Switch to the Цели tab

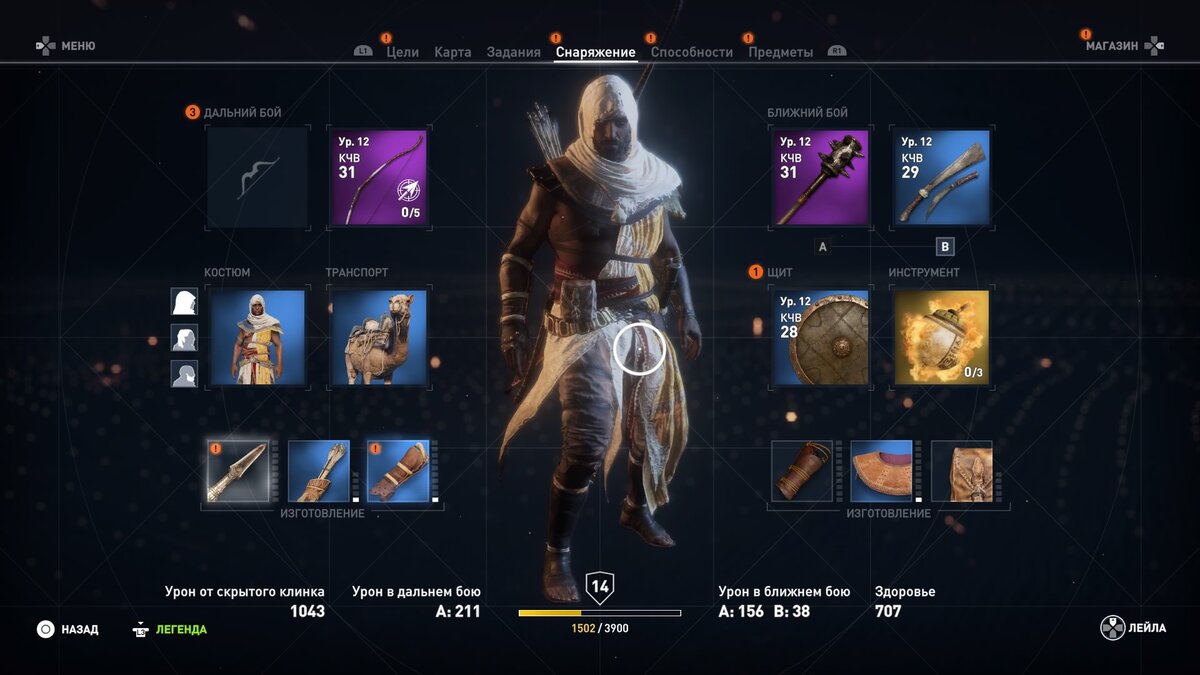pos(402,52)
